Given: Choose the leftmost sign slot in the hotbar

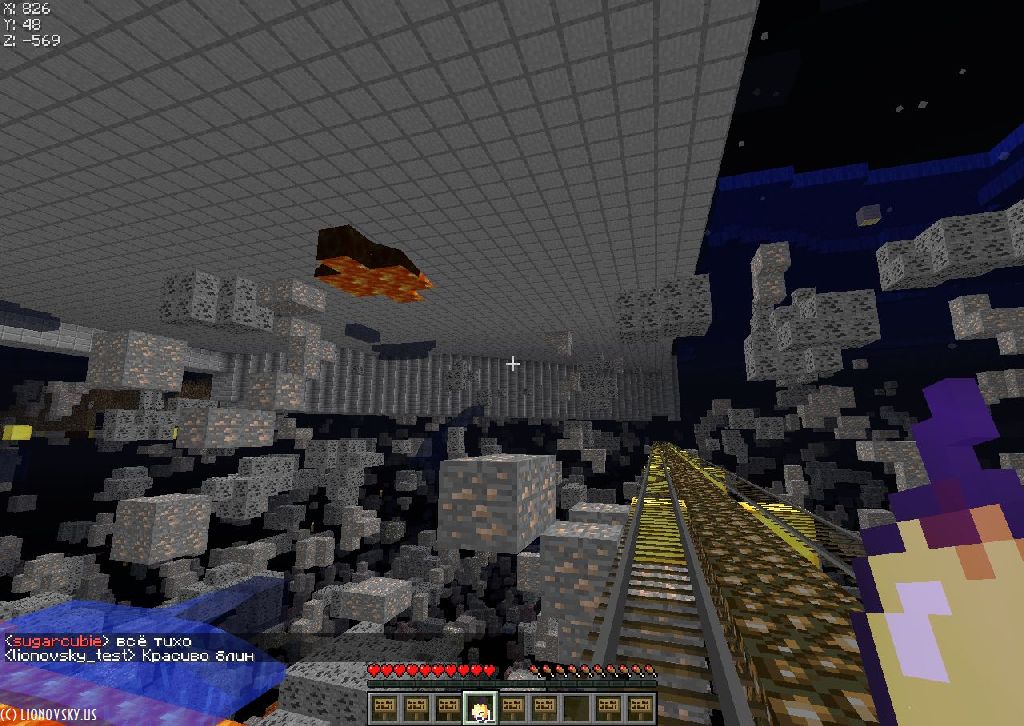Looking at the screenshot, I should [x=385, y=709].
